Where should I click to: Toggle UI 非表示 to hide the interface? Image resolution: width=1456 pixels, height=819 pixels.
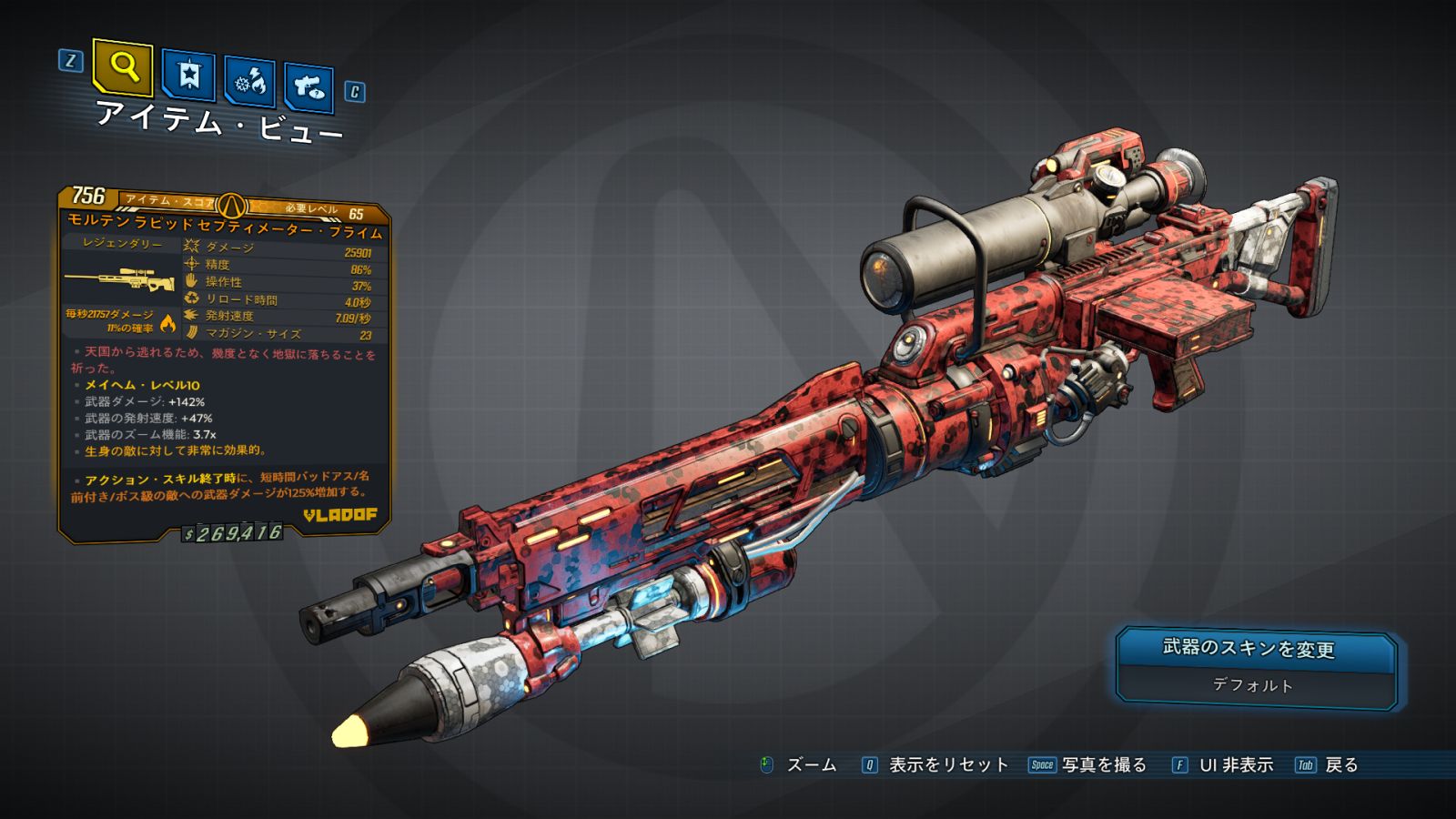click(1235, 765)
